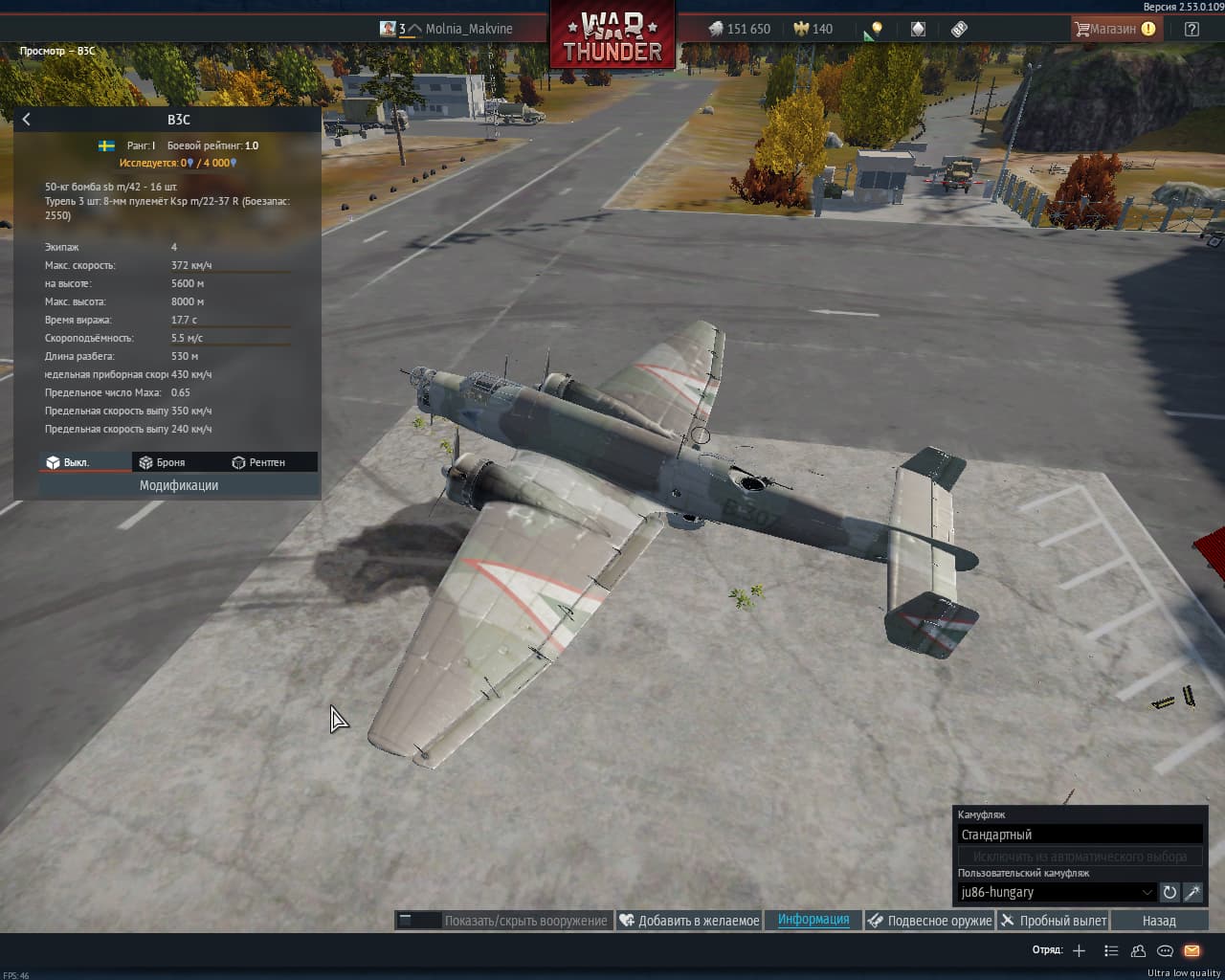
Task: Open the help question mark button
Action: (1192, 29)
